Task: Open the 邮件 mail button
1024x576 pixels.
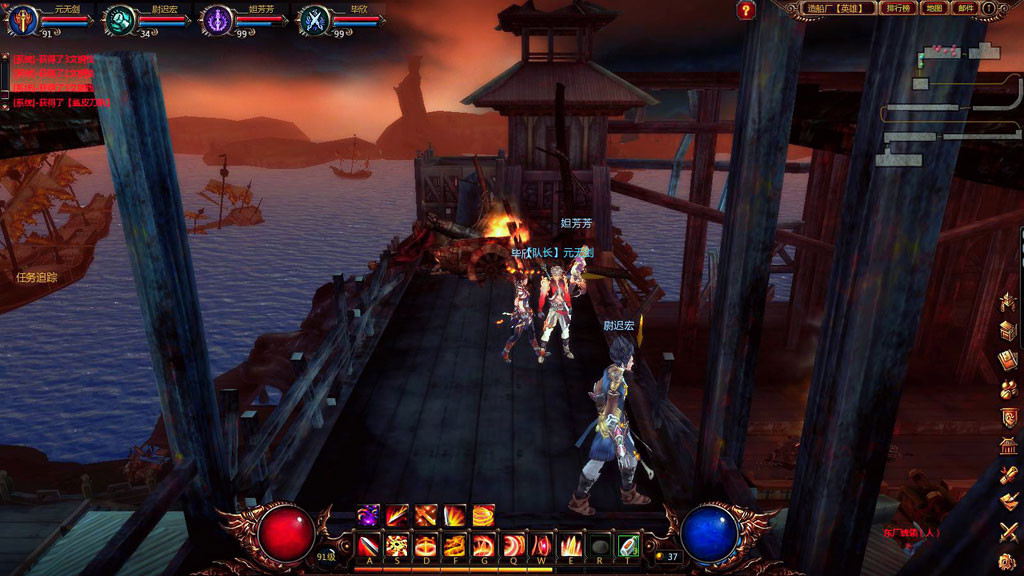Action: (964, 9)
